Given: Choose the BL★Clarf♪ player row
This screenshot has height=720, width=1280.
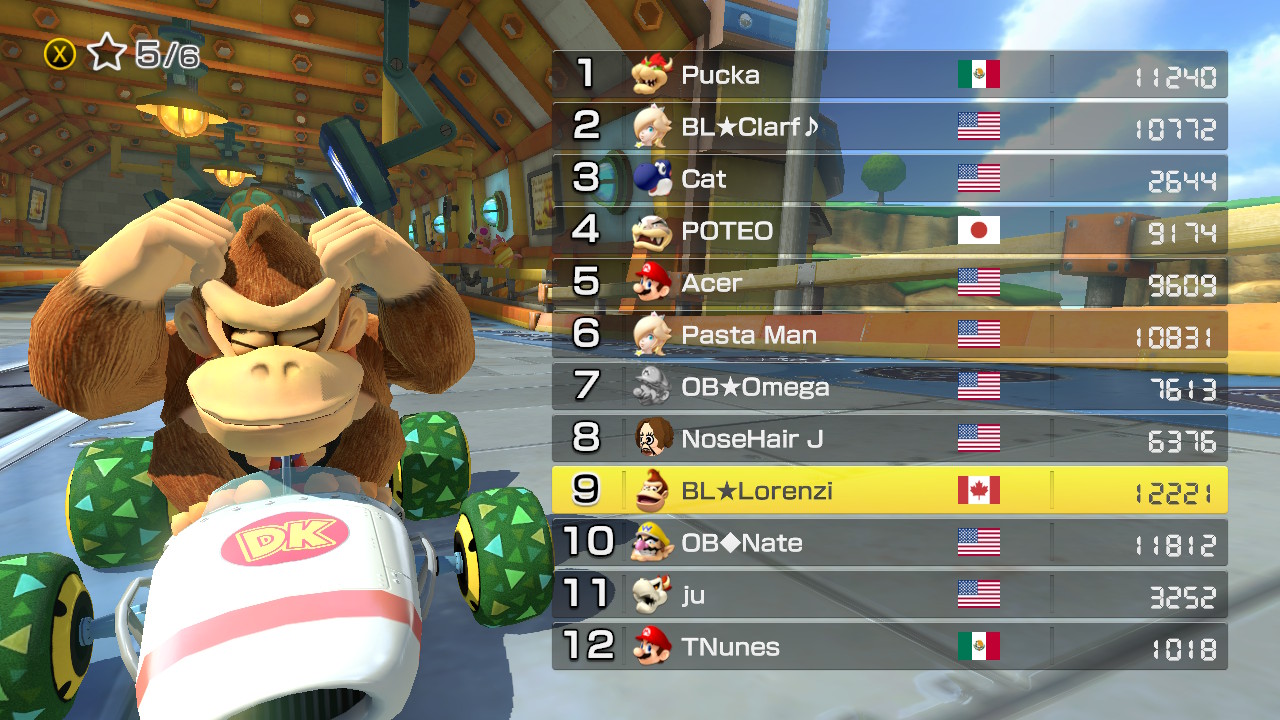Looking at the screenshot, I should [889, 127].
